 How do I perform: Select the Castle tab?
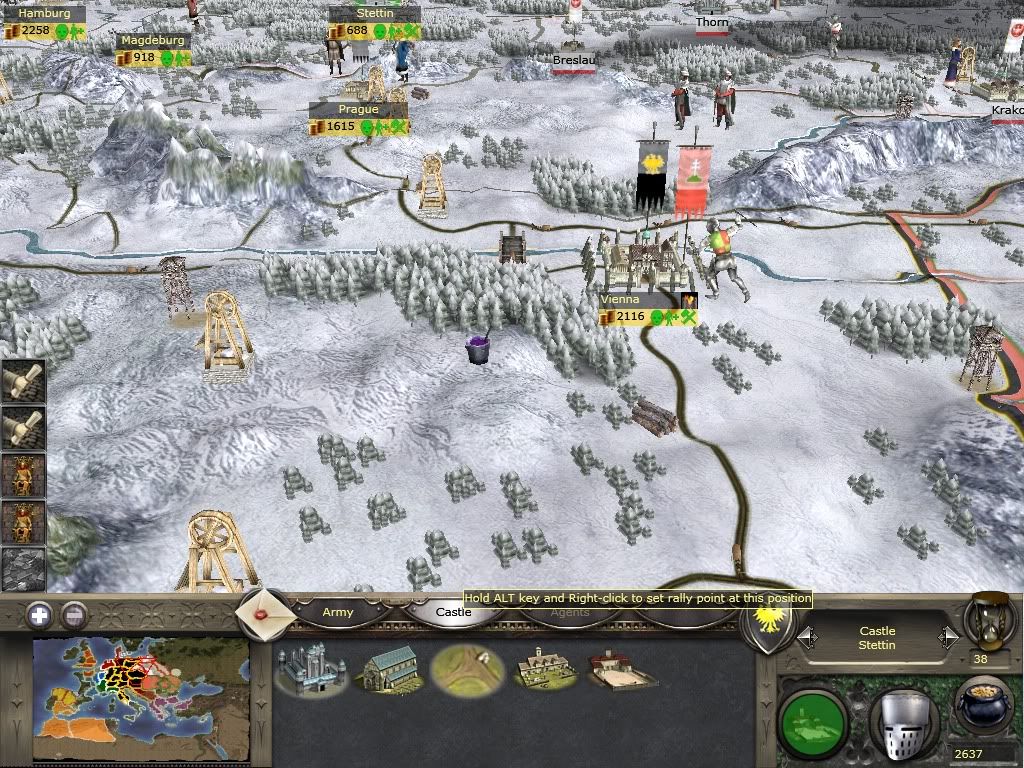tap(453, 612)
